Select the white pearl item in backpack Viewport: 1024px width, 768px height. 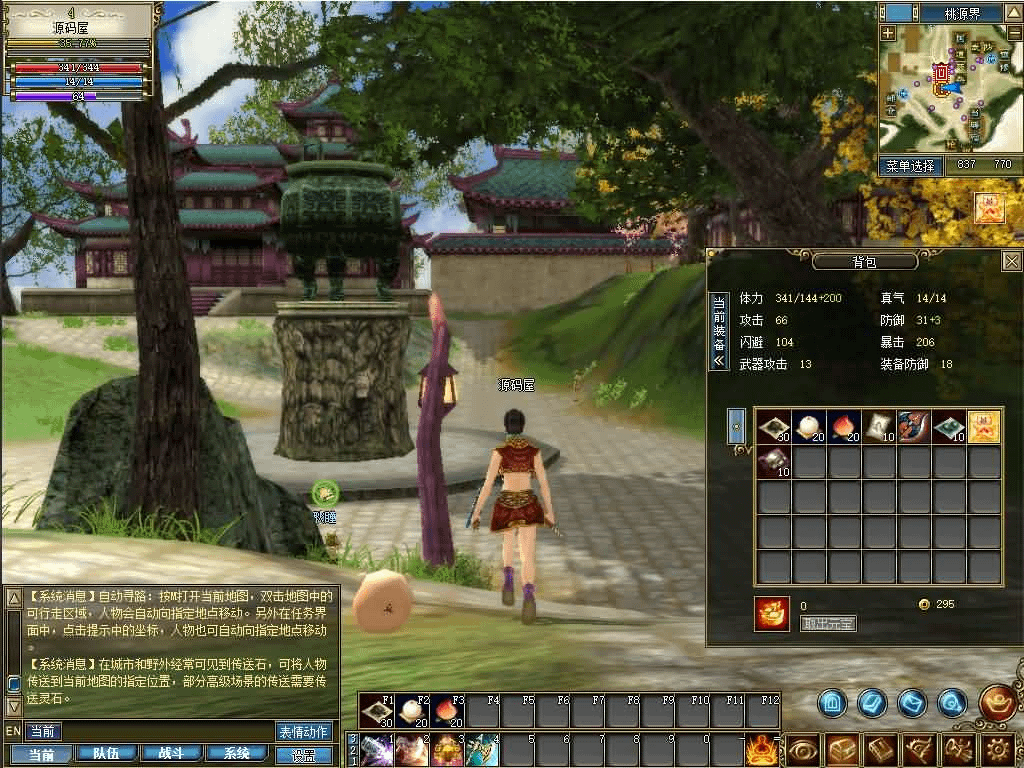point(807,427)
